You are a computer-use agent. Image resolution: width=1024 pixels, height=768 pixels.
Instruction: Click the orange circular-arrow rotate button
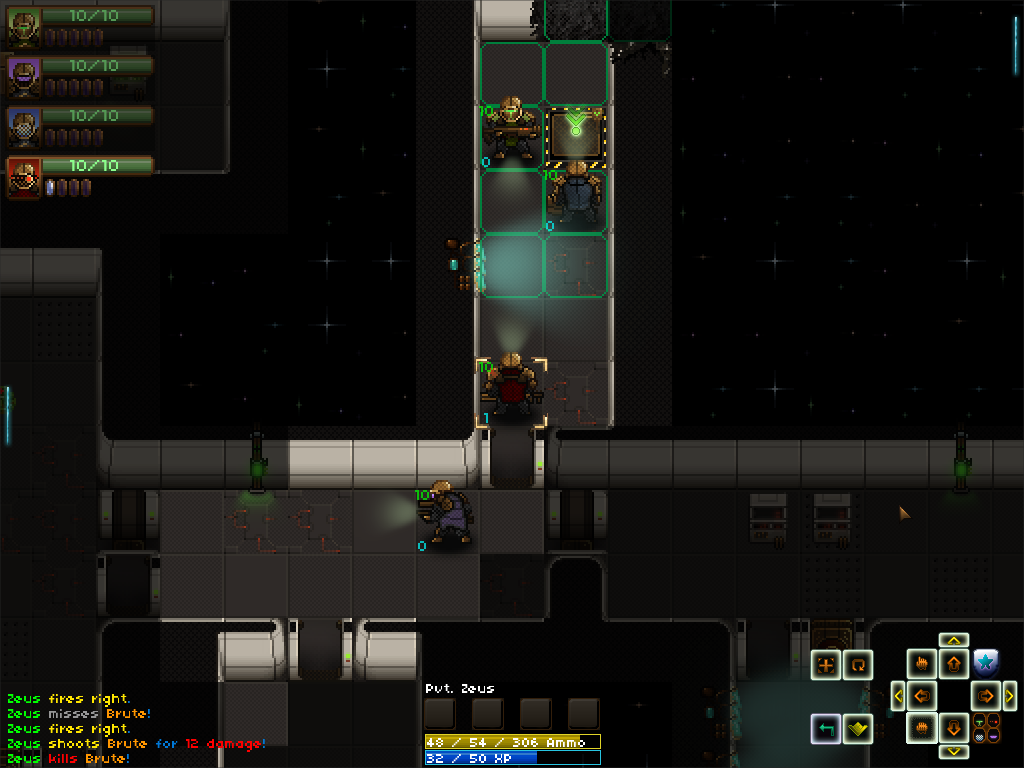pyautogui.click(x=858, y=665)
